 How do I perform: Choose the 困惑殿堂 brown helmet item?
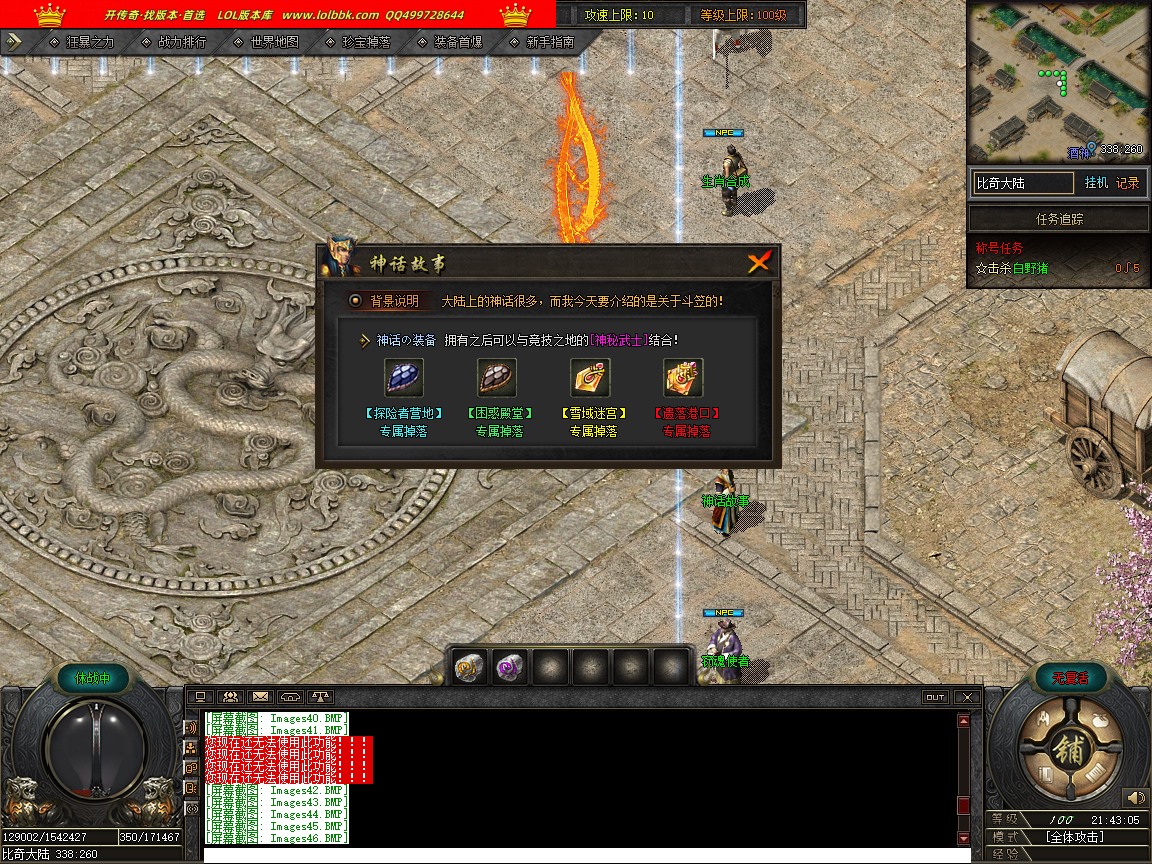[497, 379]
